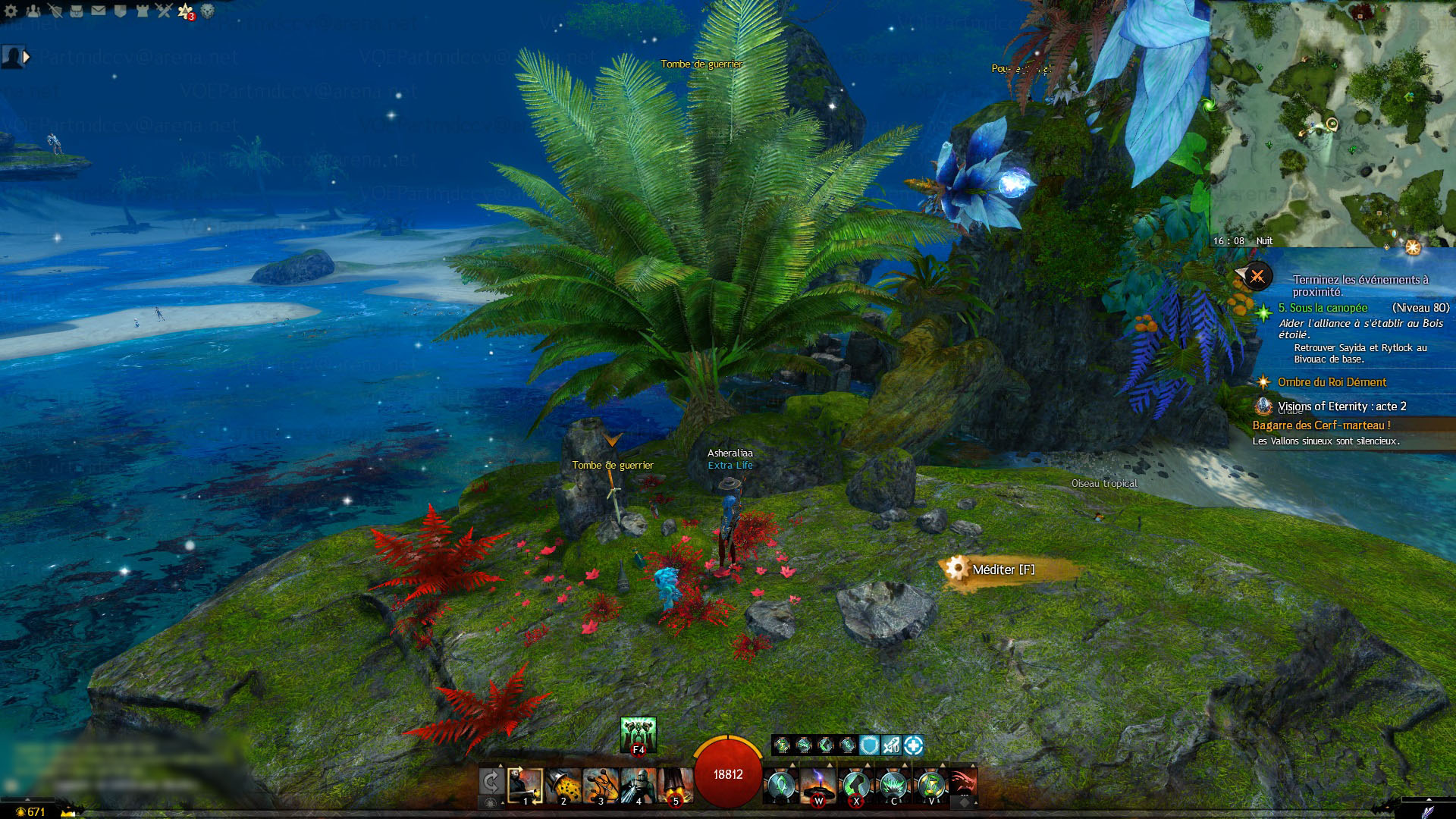The image size is (1456, 819).
Task: Open the icon with the red 3 badge
Action: coord(186,11)
